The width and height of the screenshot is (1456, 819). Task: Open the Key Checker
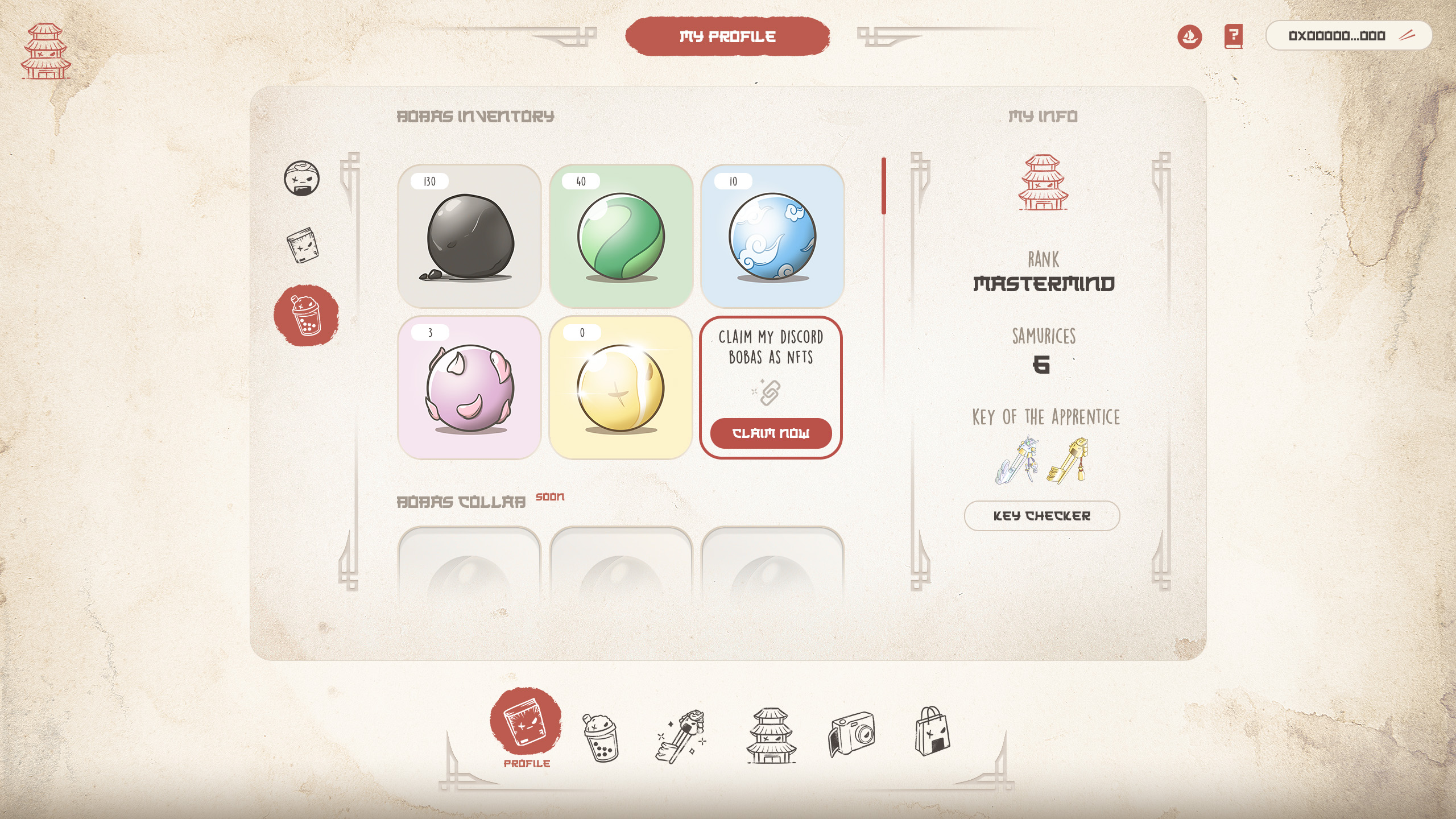pyautogui.click(x=1042, y=516)
